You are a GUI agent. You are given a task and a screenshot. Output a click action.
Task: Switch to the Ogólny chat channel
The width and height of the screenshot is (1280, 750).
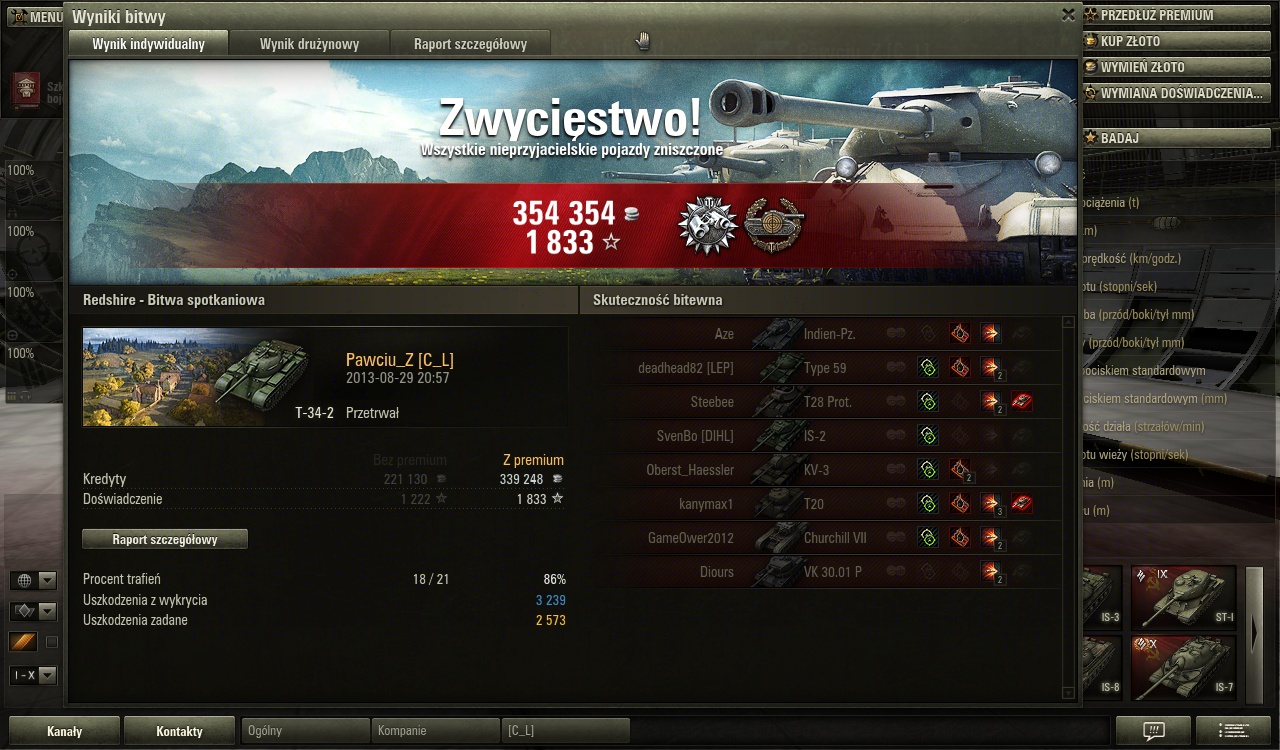[x=305, y=731]
